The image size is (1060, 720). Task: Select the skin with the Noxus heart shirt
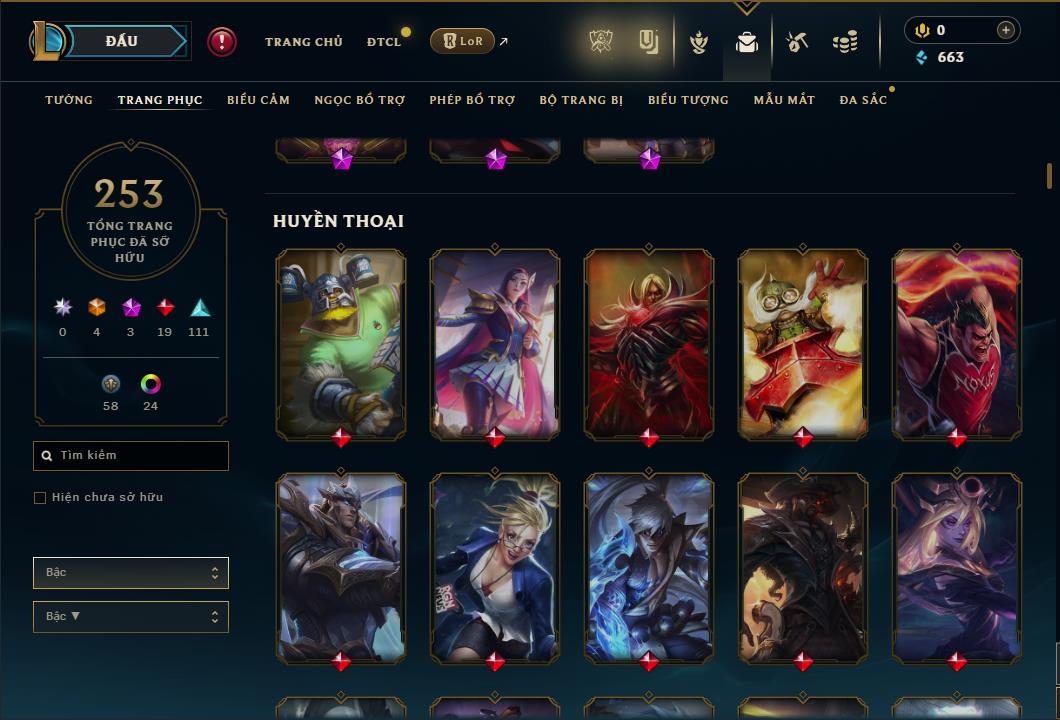957,342
